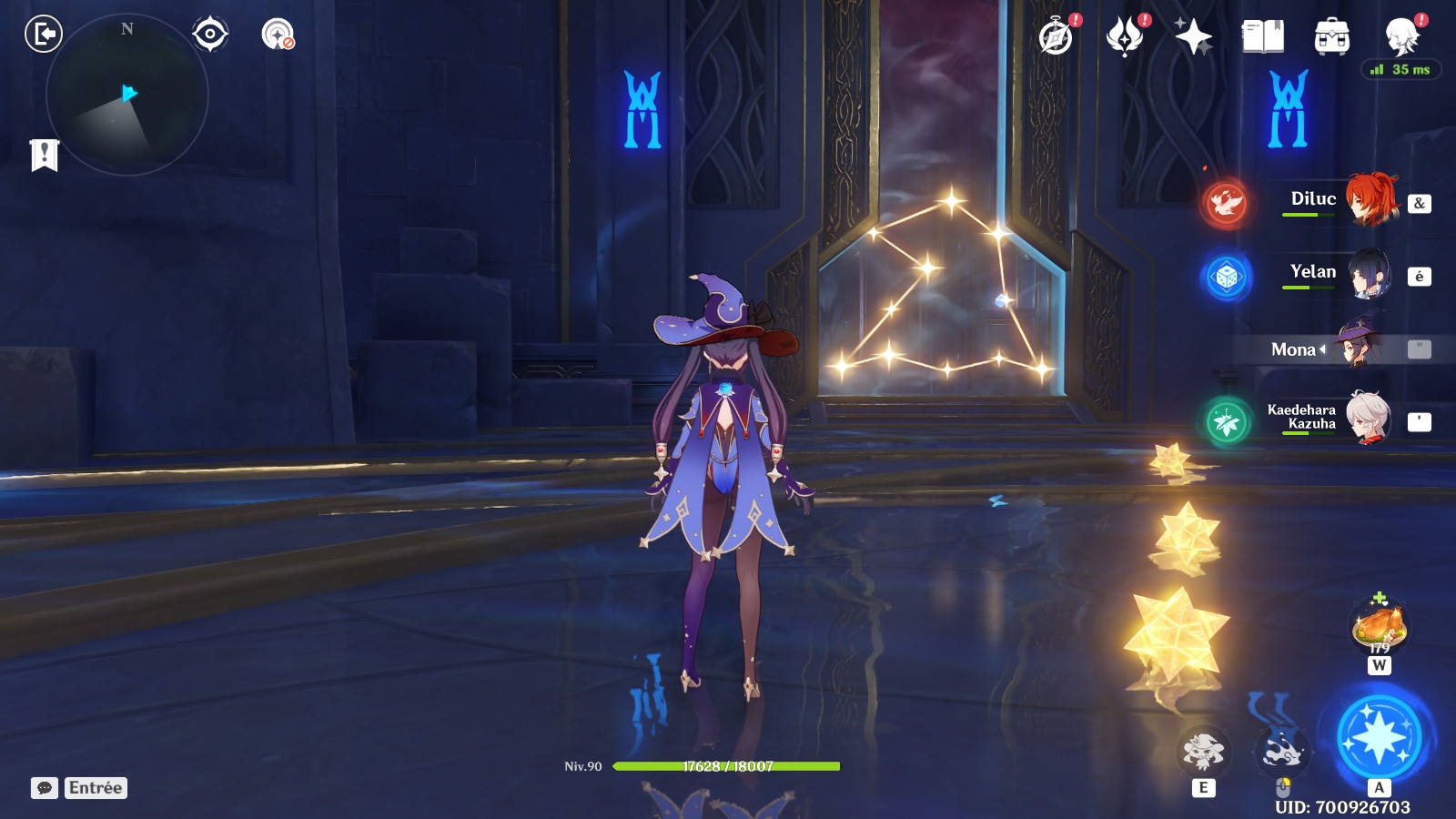Viewport: 1456px width, 819px height.
Task: Unleash Mona's glowing elemental burst
Action: point(1379,737)
